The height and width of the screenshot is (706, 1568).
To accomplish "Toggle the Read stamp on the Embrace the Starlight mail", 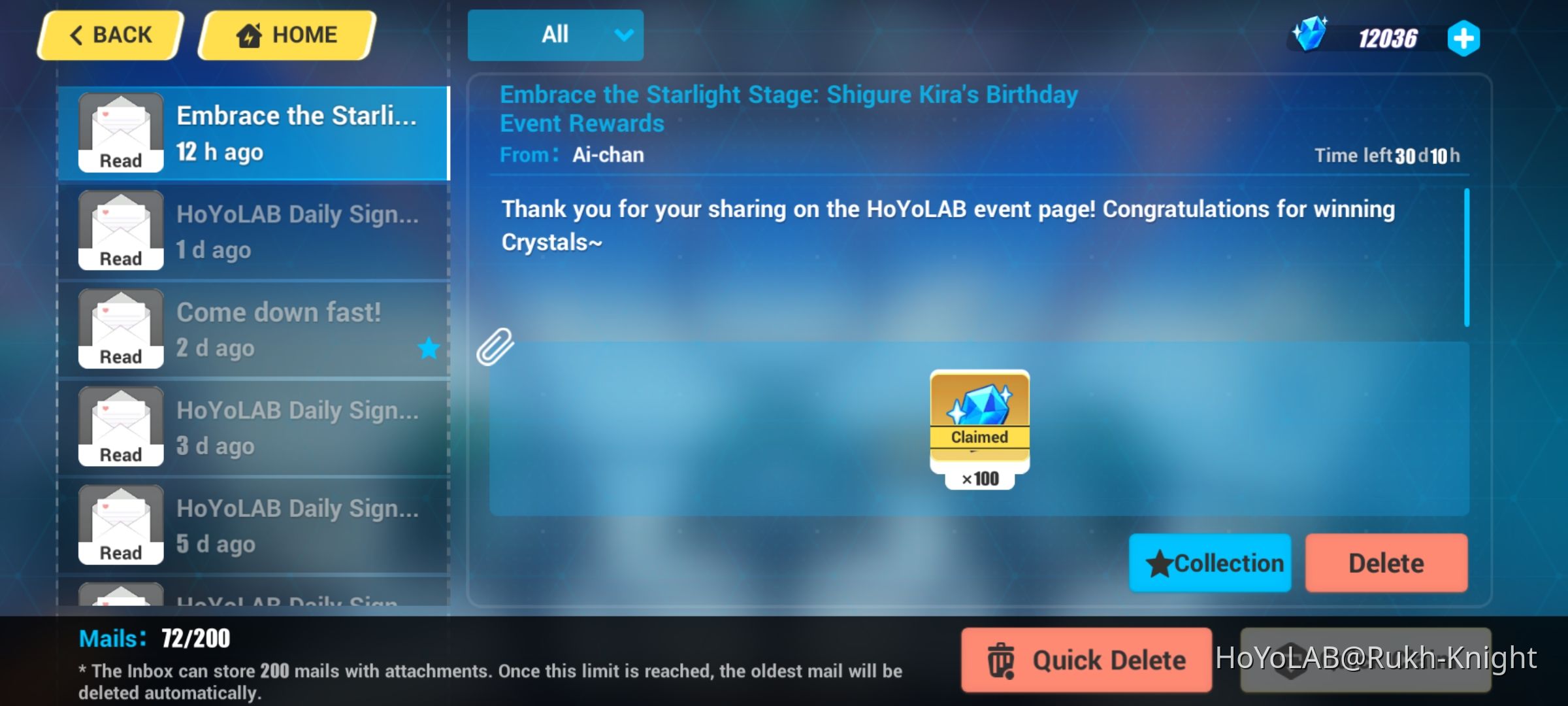I will pyautogui.click(x=120, y=160).
